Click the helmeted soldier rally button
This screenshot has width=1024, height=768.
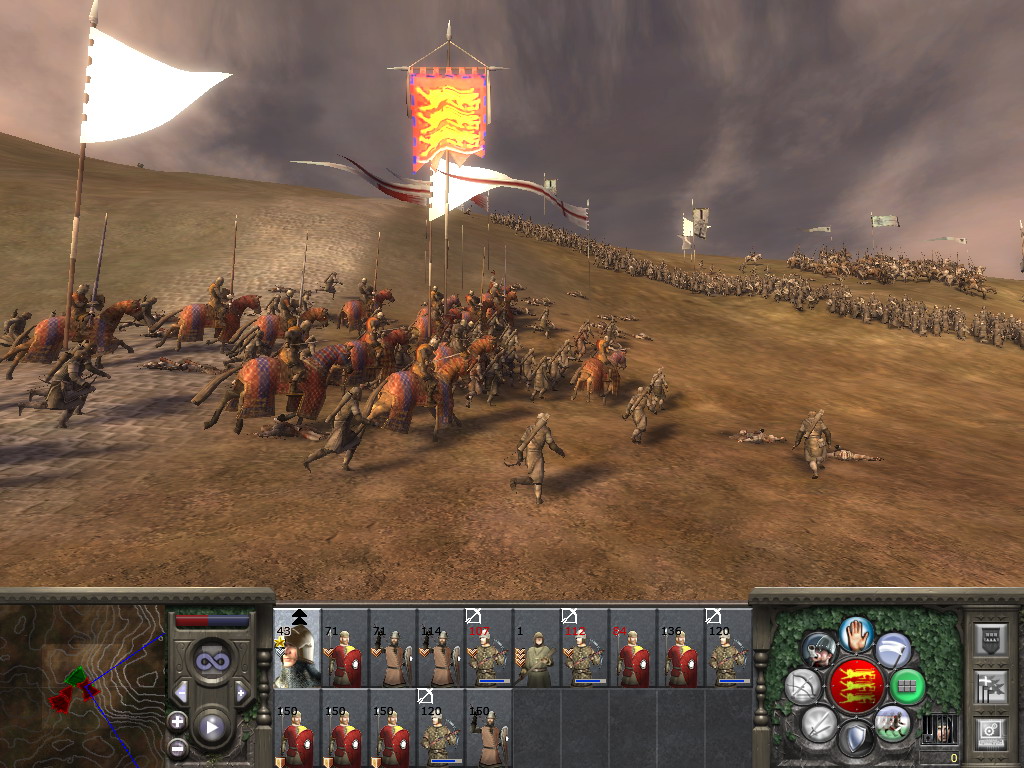819,651
